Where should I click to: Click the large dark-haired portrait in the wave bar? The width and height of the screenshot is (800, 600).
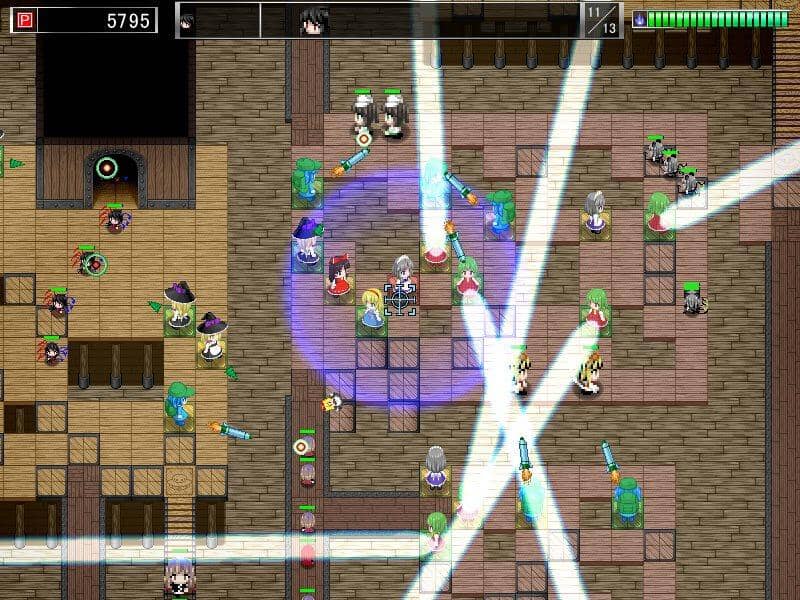tap(313, 21)
